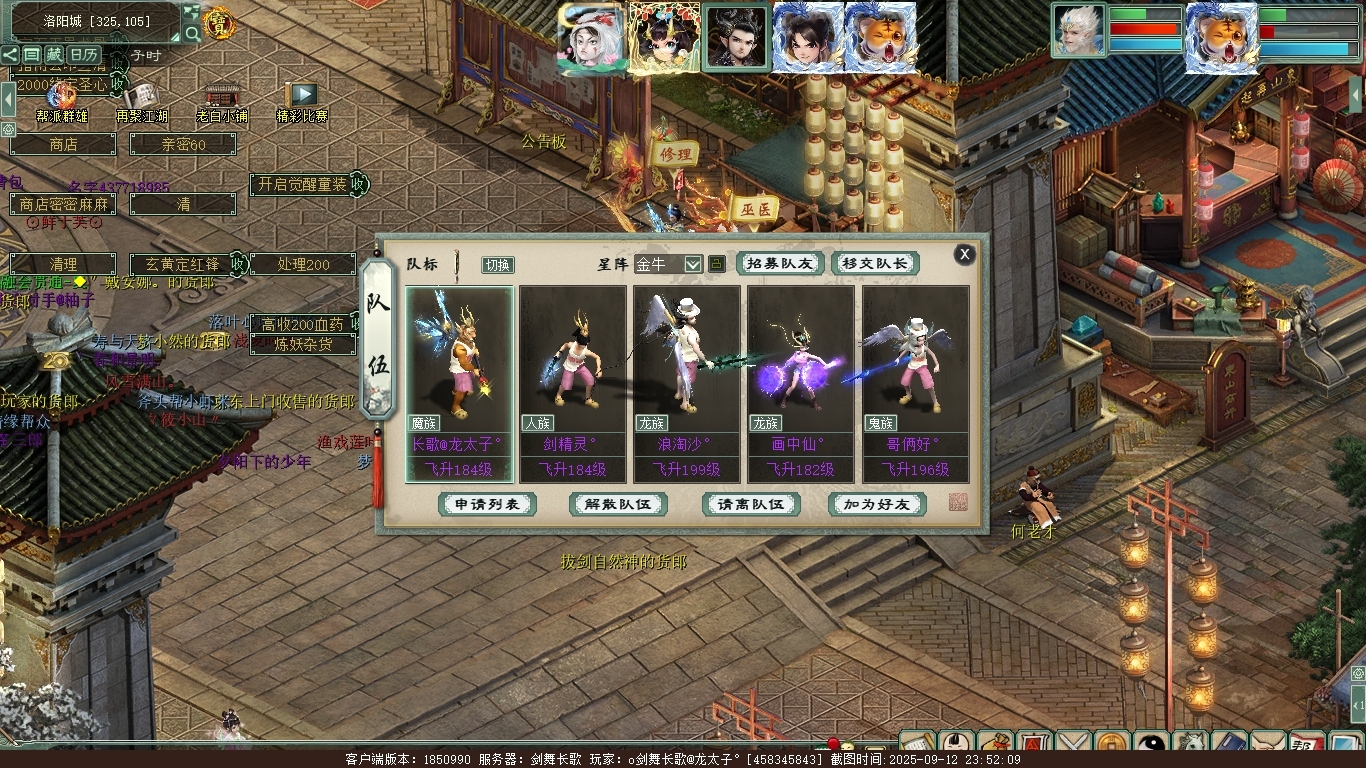Open the 星阵 formation dropdown showing 金牛
Screen dimensions: 1366x768
coord(668,264)
